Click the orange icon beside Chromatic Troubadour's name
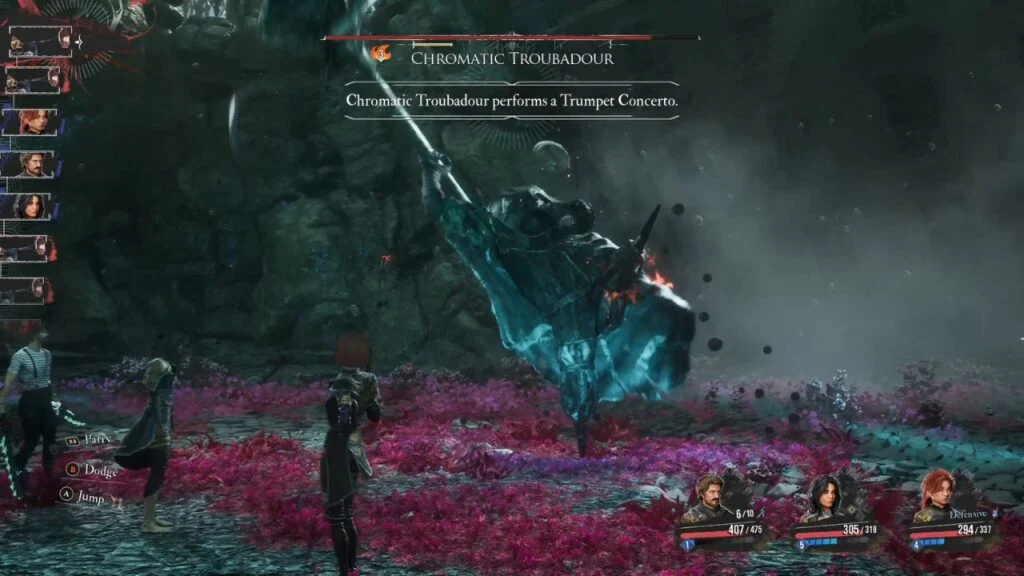The image size is (1024, 576). point(381,55)
